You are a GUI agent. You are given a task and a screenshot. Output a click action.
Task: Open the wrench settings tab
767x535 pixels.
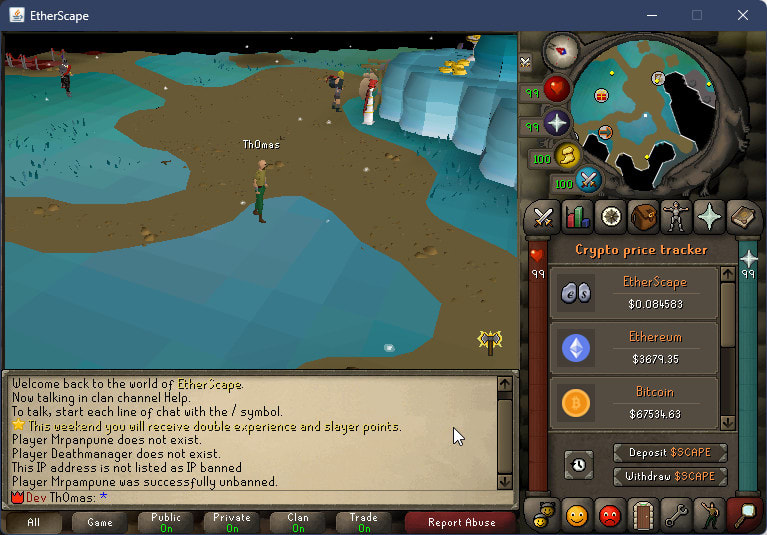click(676, 515)
